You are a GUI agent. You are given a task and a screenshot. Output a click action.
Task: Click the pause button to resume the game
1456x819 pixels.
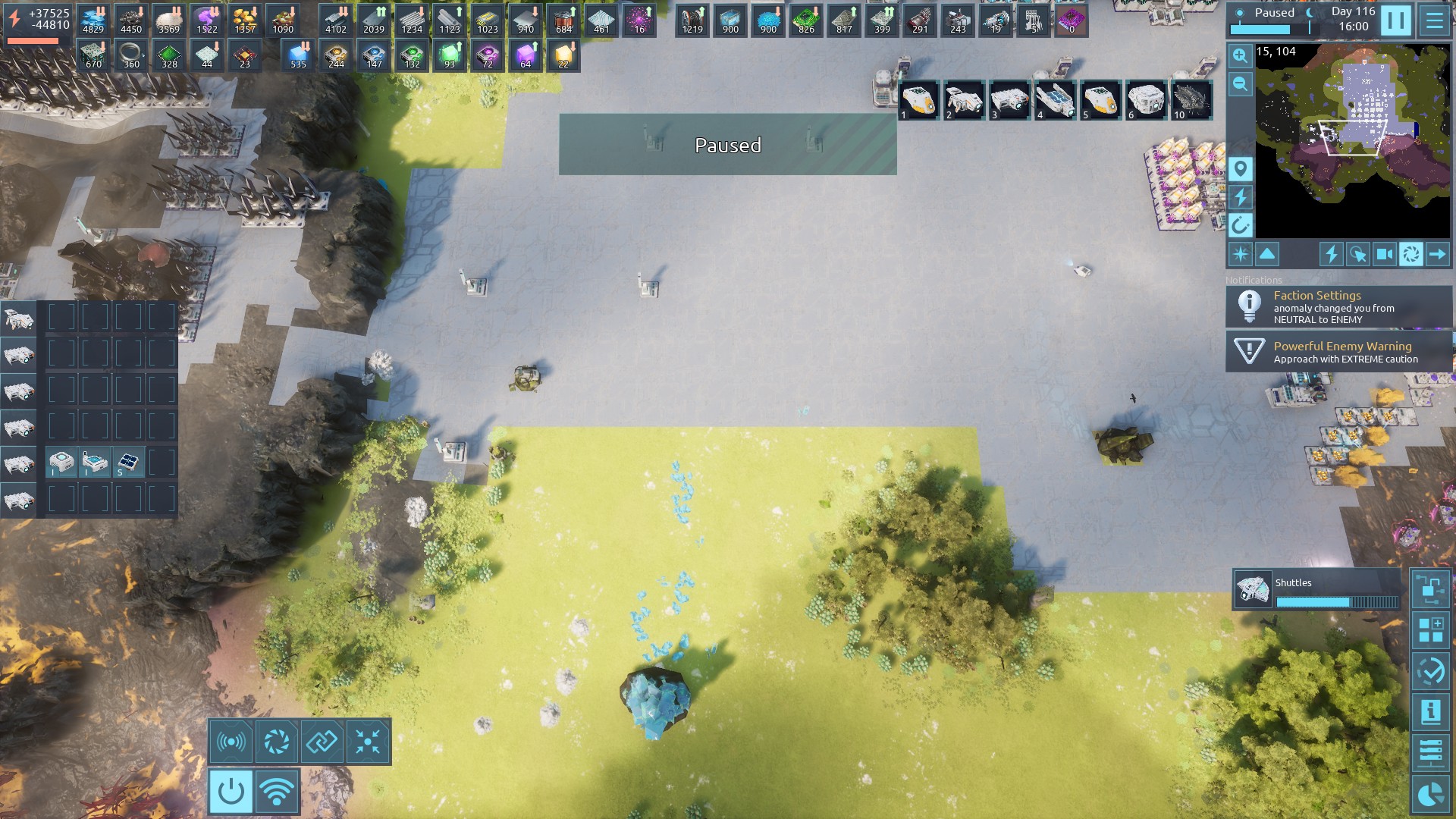pyautogui.click(x=1395, y=20)
